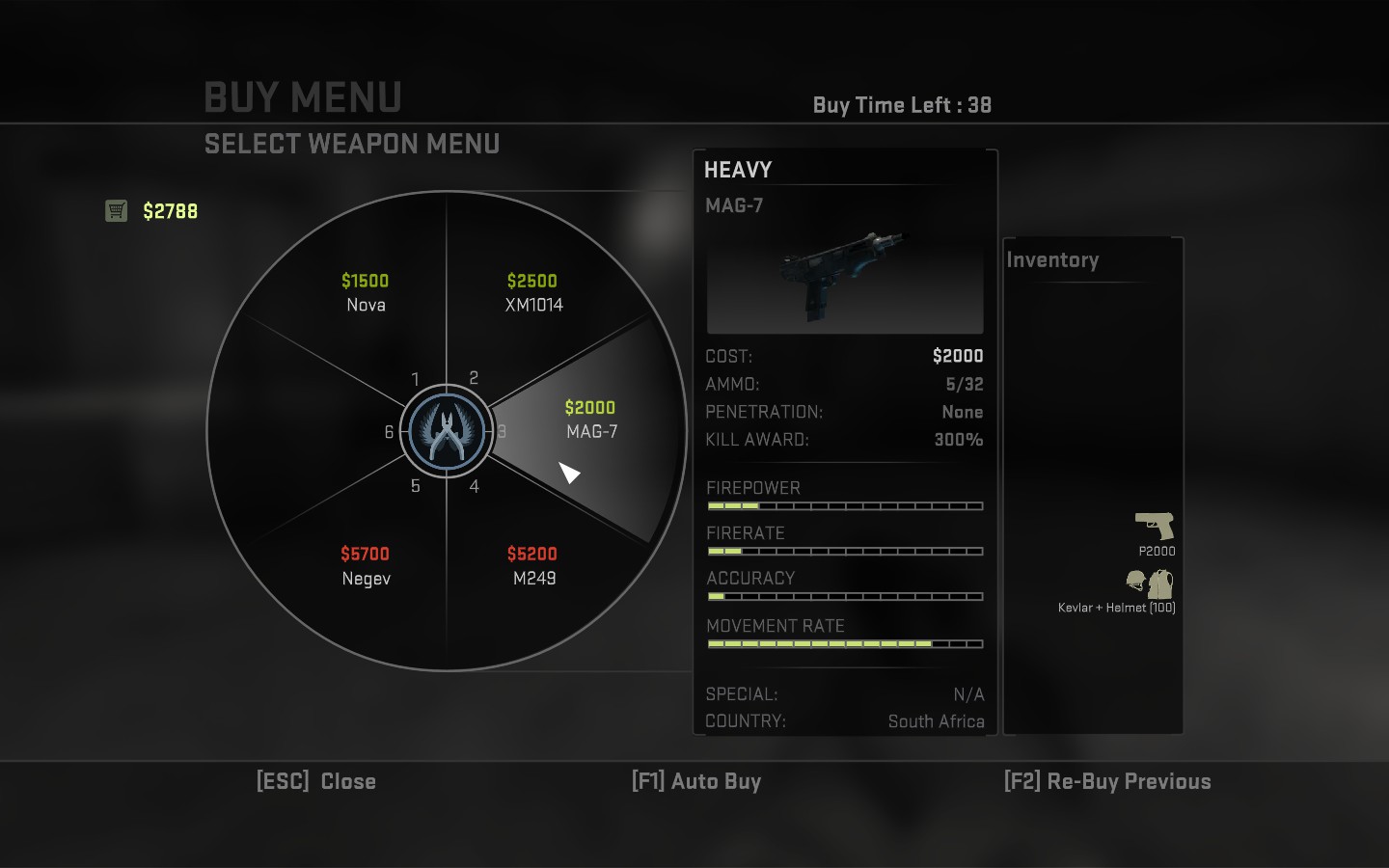Select the Negev machine gun
The width and height of the screenshot is (1389, 868).
(365, 566)
